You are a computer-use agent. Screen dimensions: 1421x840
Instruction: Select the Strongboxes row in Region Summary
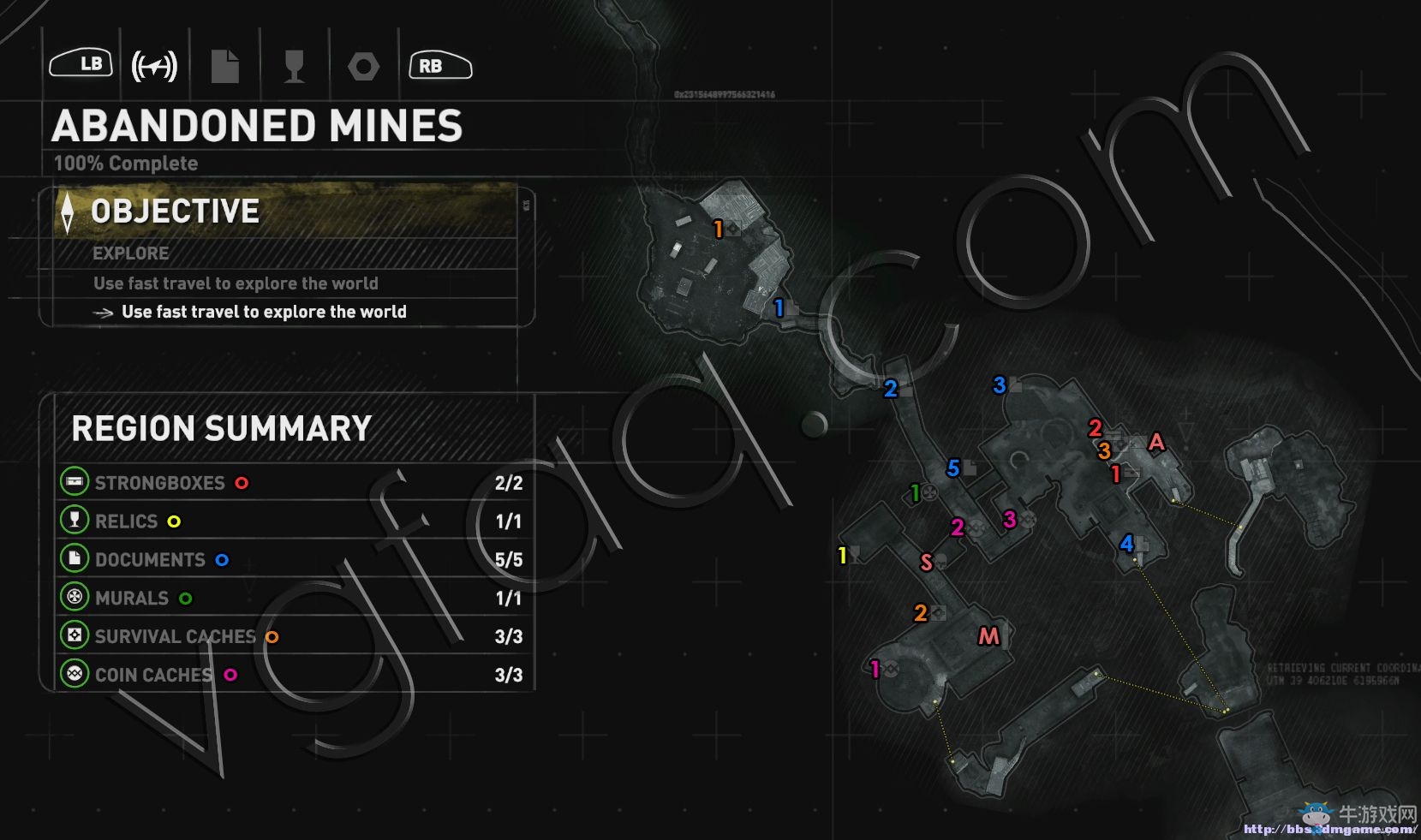pos(291,483)
